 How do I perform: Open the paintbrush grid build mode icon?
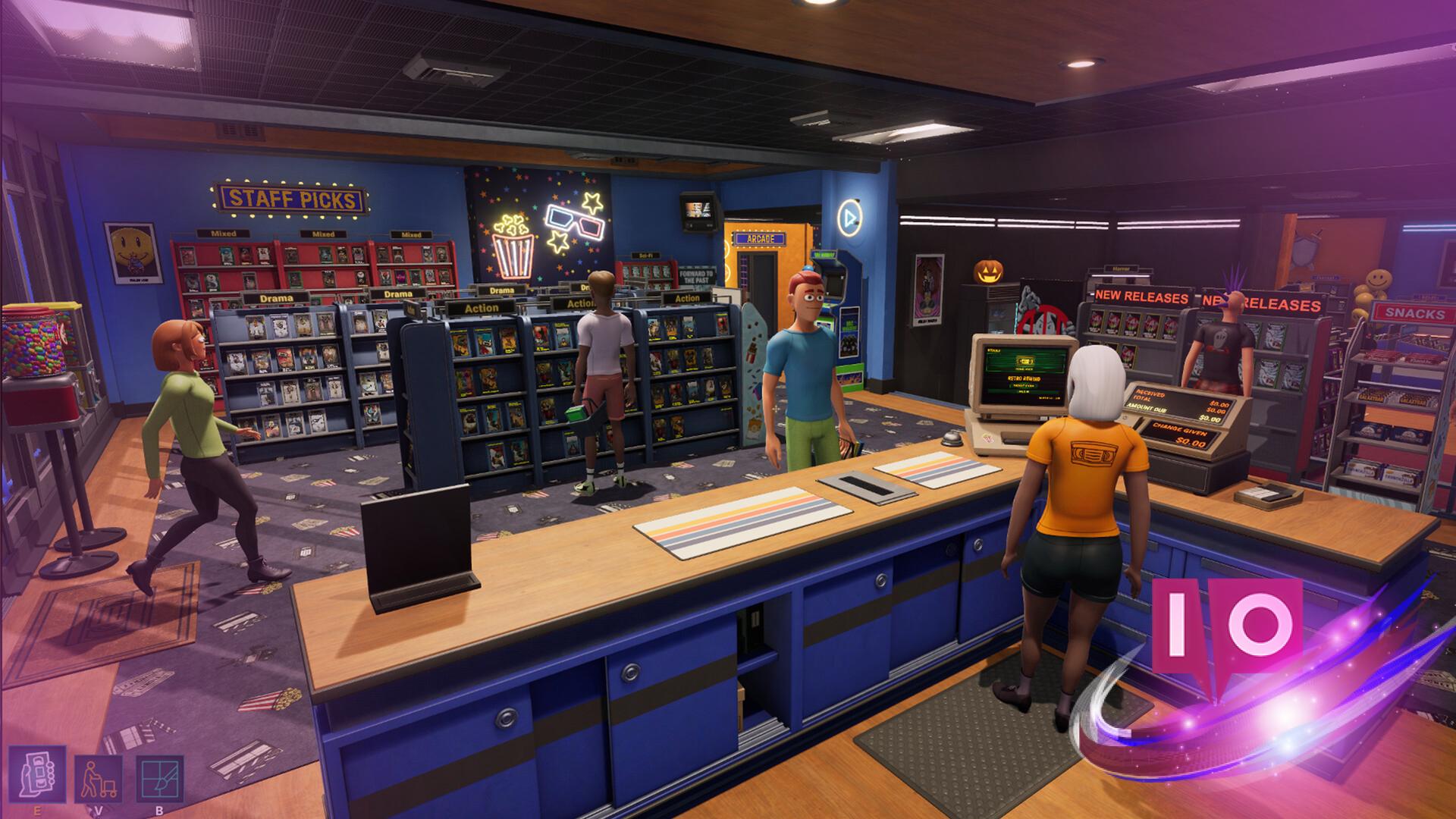[160, 779]
